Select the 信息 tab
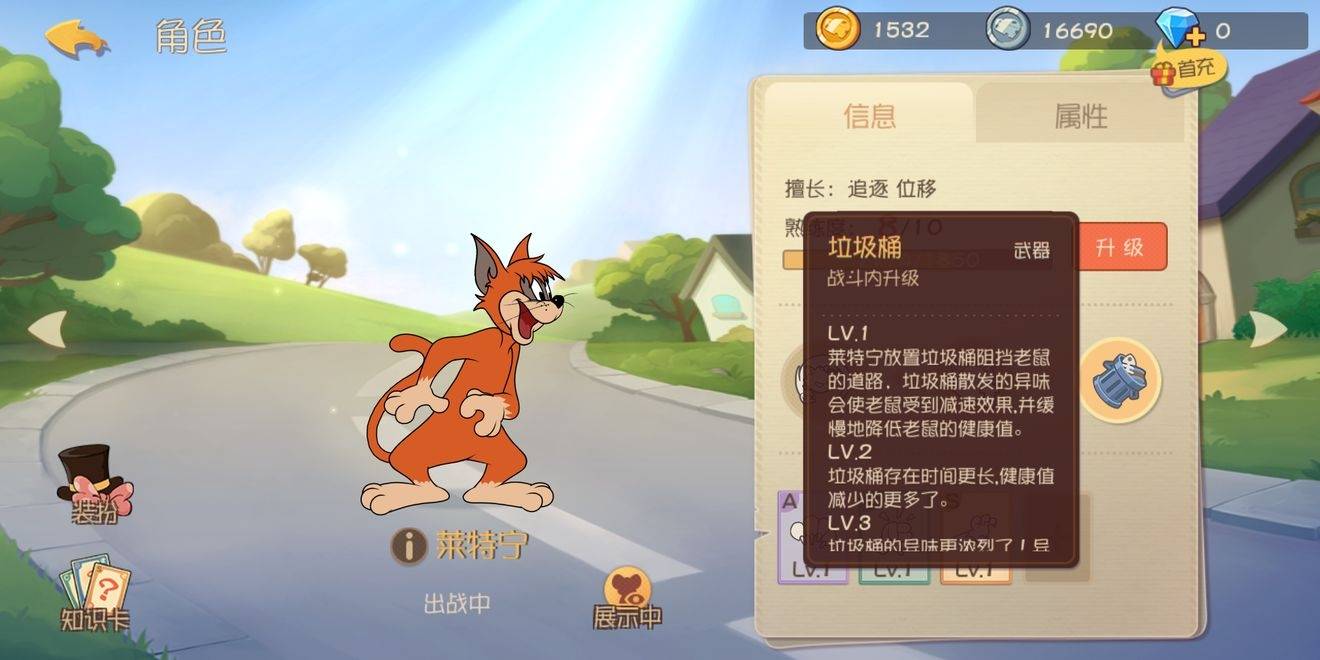The height and width of the screenshot is (660, 1320). [x=869, y=116]
